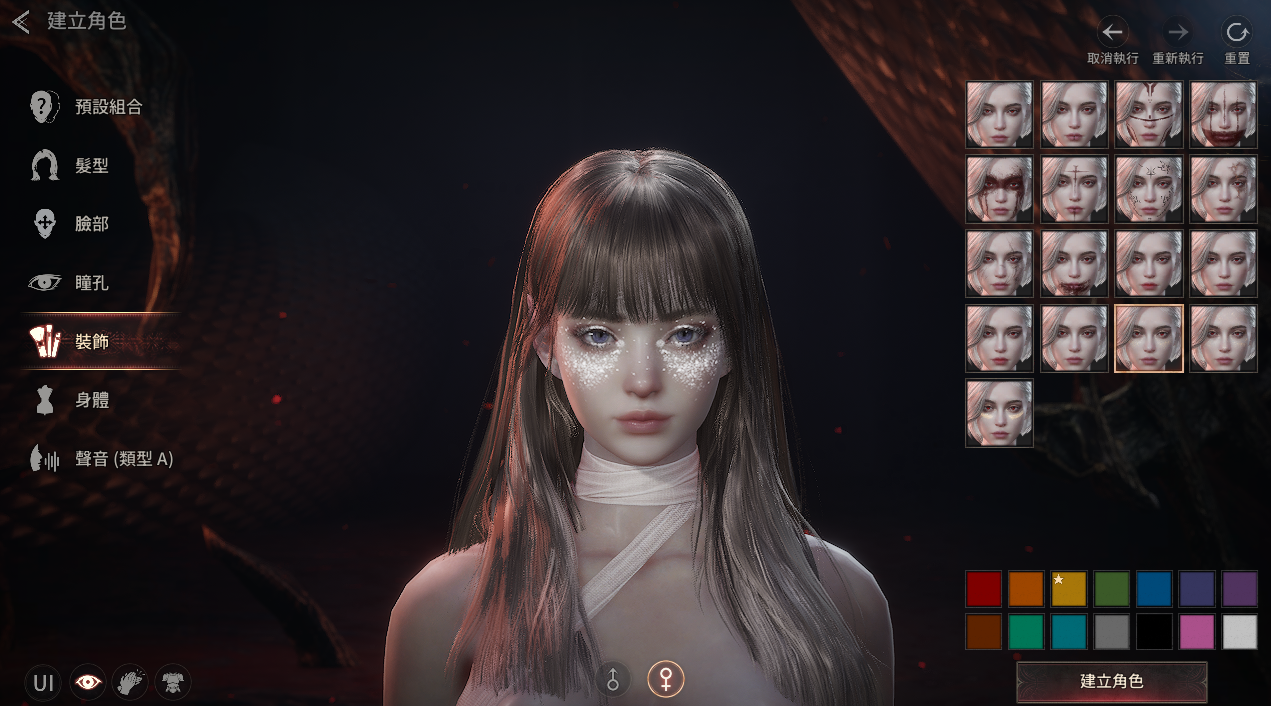
Task: Open the 聲音 (類型 A) voice option
Action: point(124,459)
